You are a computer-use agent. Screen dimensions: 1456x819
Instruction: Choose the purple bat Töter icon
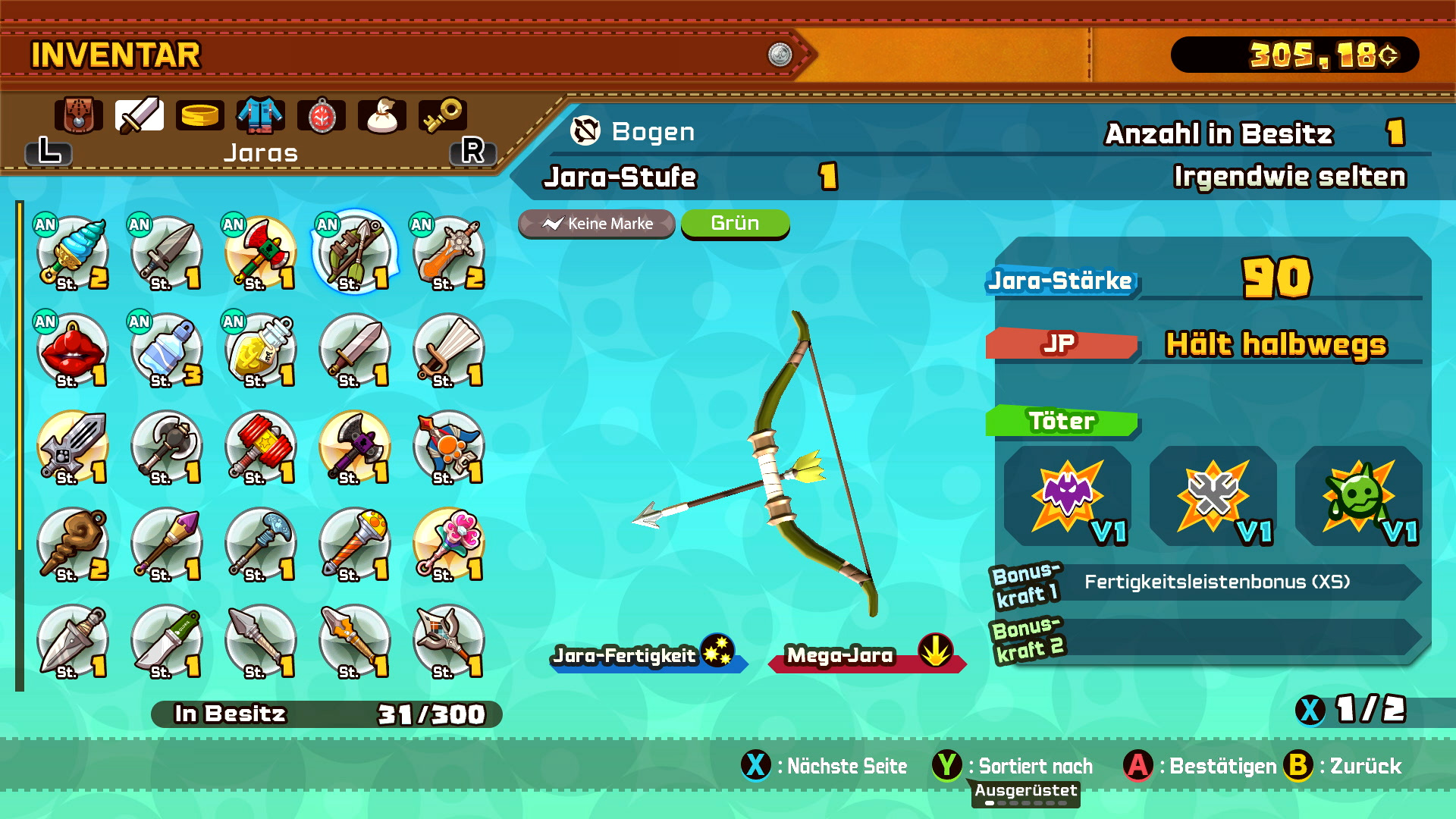coord(1067,496)
